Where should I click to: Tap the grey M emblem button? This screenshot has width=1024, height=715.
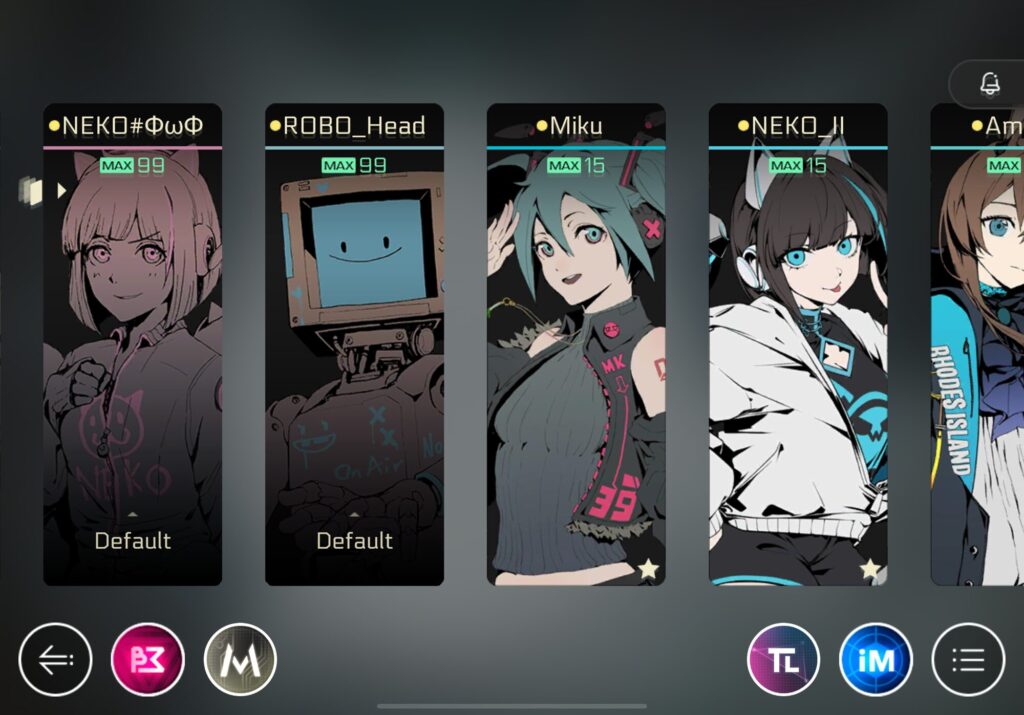click(x=240, y=659)
